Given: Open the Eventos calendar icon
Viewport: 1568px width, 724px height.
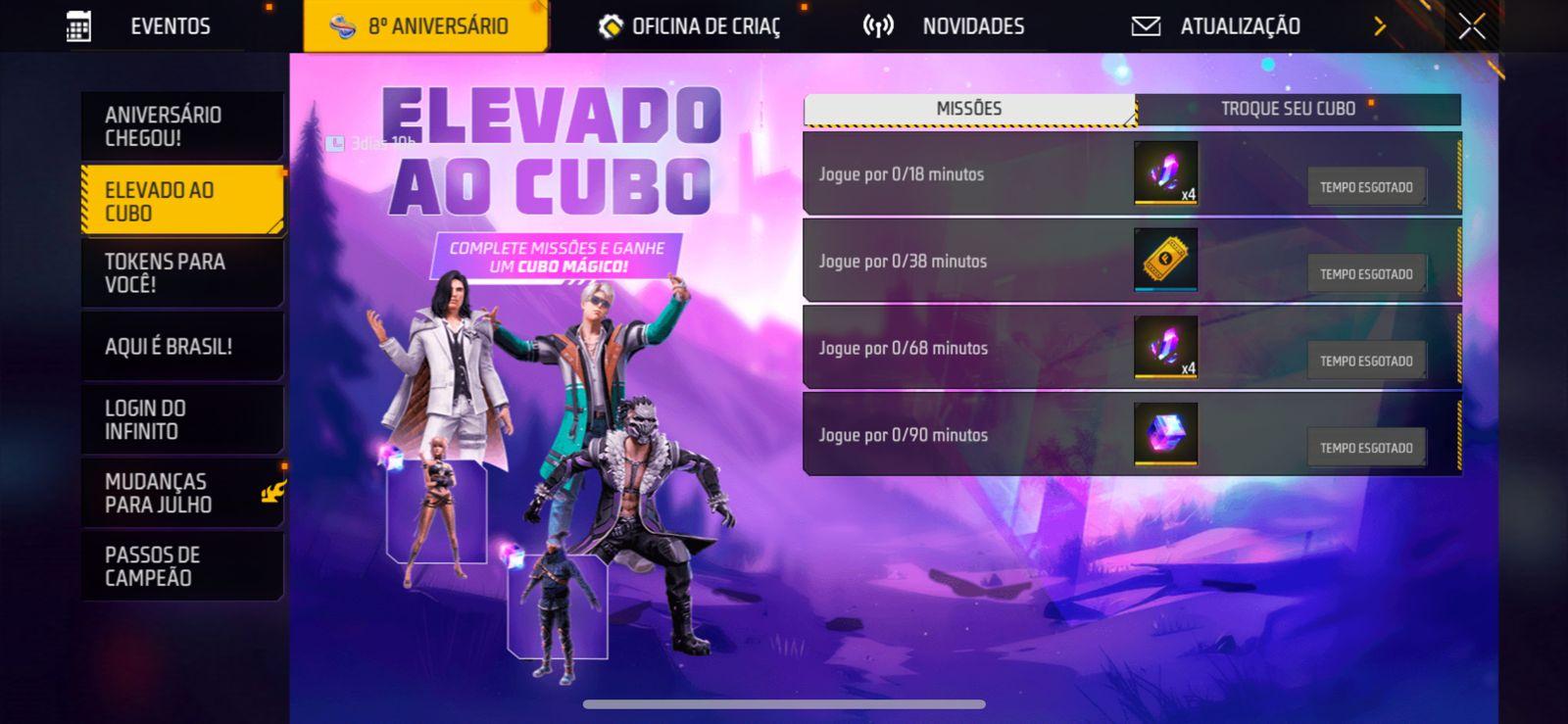Looking at the screenshot, I should [x=76, y=25].
